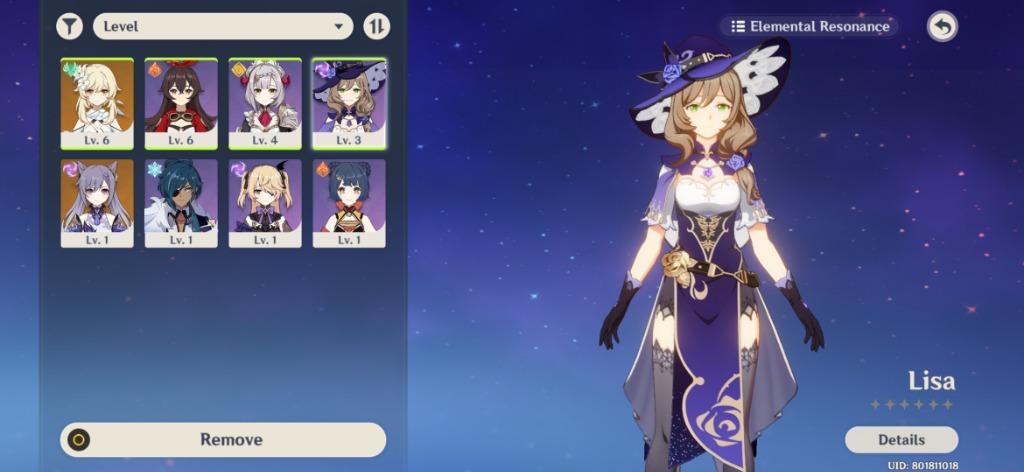
Task: Choose Amber's character portrait
Action: click(181, 103)
